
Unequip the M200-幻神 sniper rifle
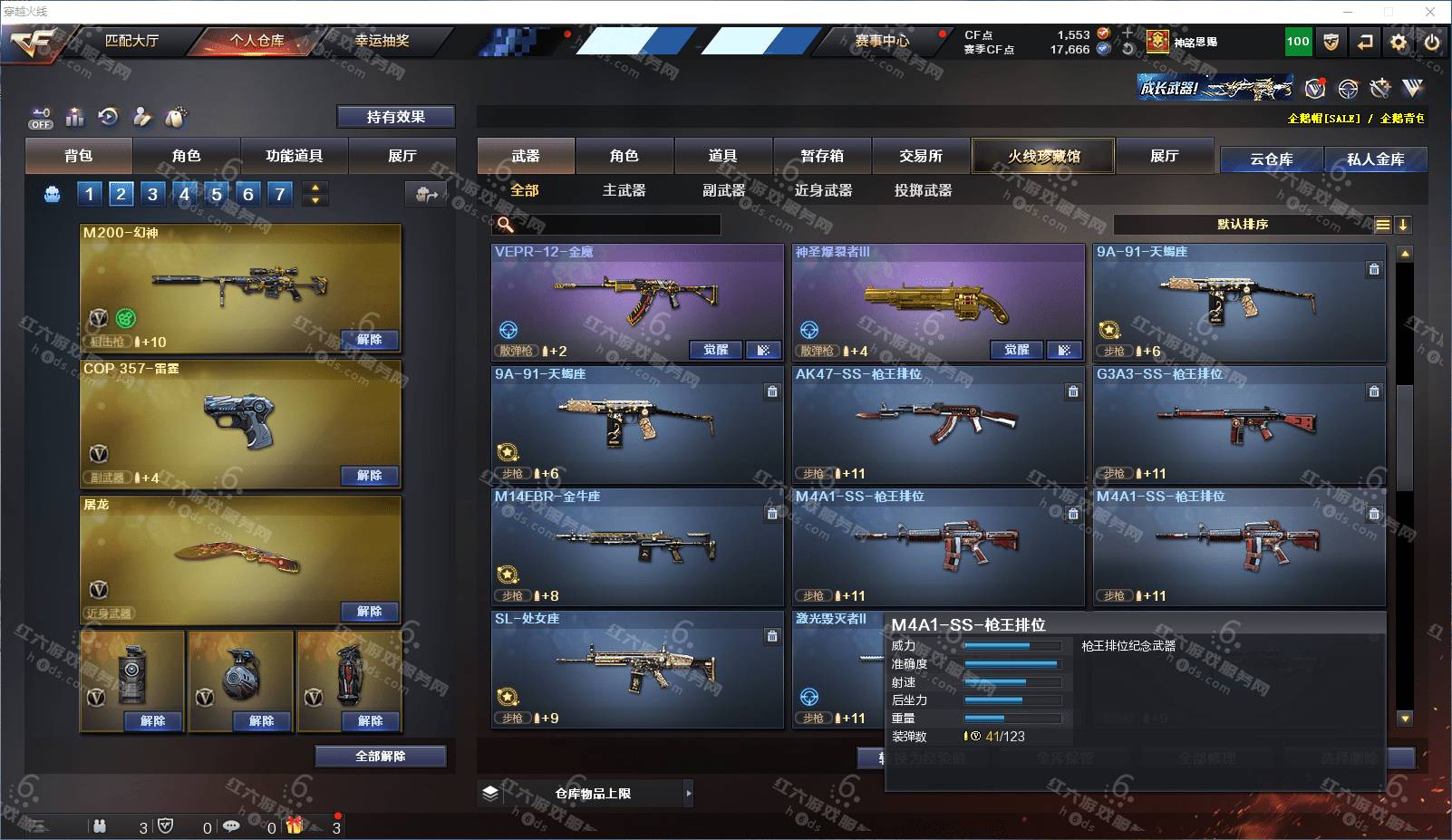pos(369,340)
